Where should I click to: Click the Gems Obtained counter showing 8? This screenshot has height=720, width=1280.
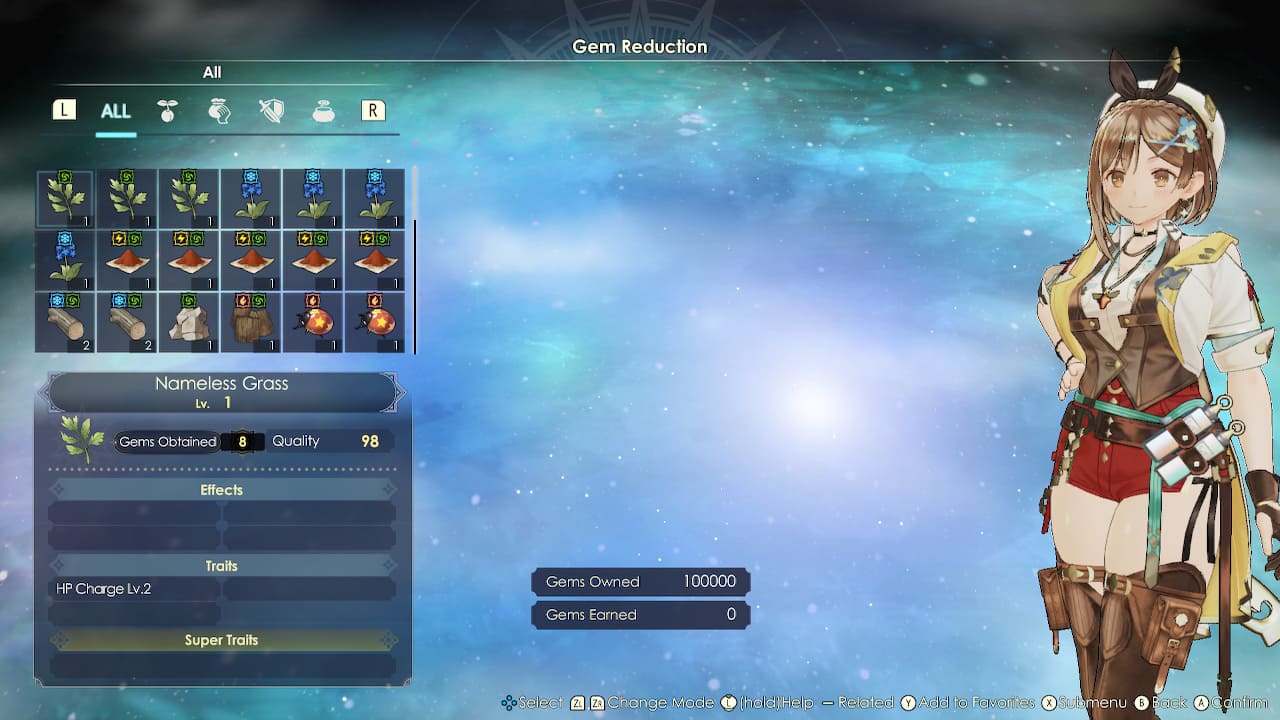[240, 441]
